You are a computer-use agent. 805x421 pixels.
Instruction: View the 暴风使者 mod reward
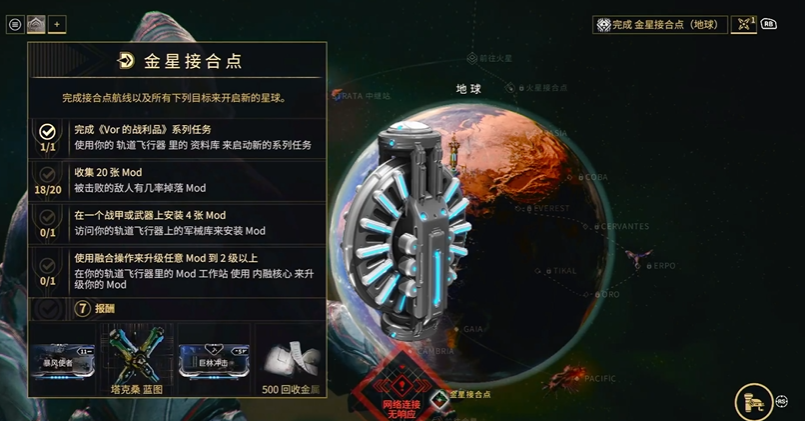click(65, 355)
